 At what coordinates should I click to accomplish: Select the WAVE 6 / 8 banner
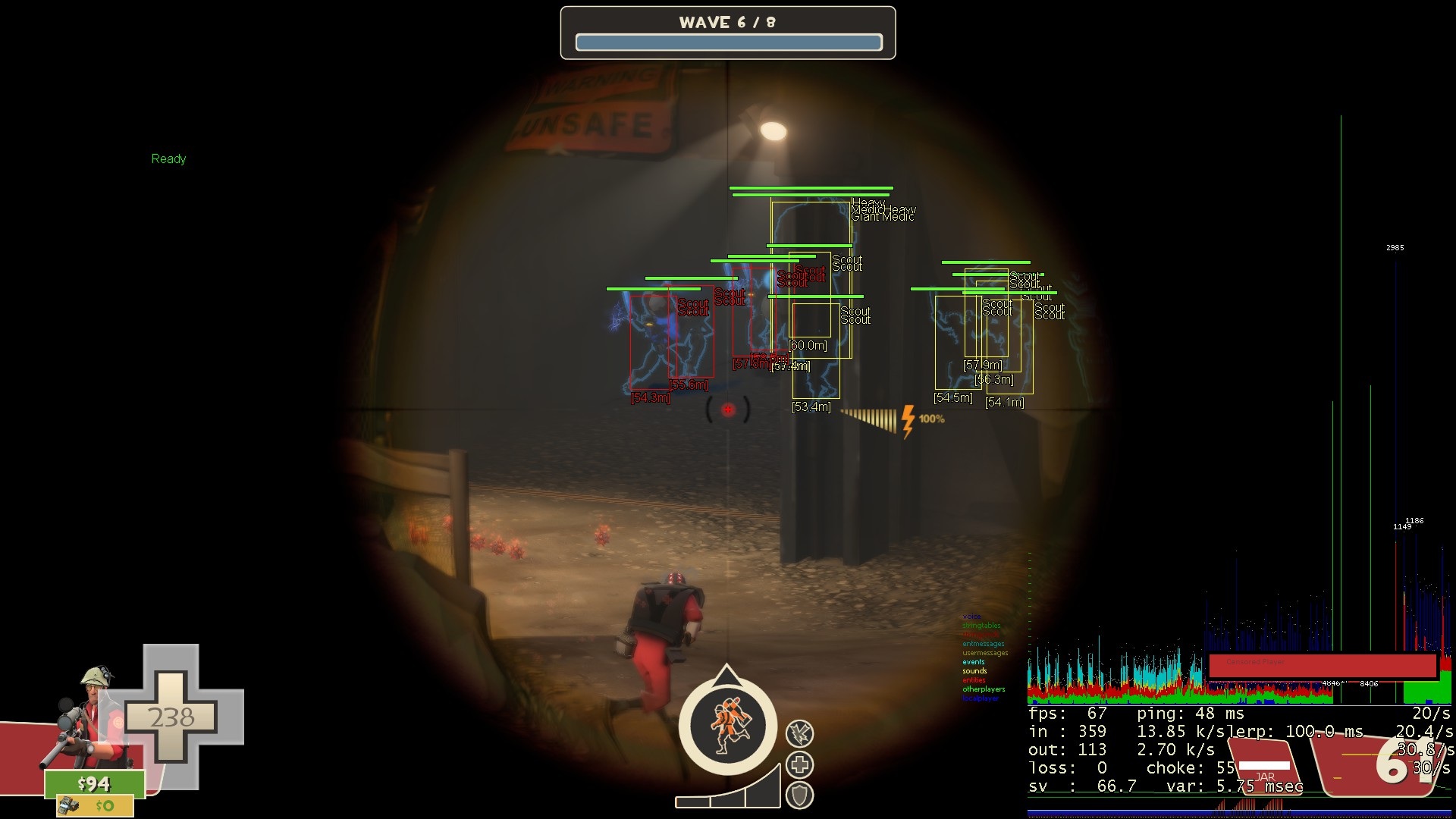pyautogui.click(x=728, y=22)
